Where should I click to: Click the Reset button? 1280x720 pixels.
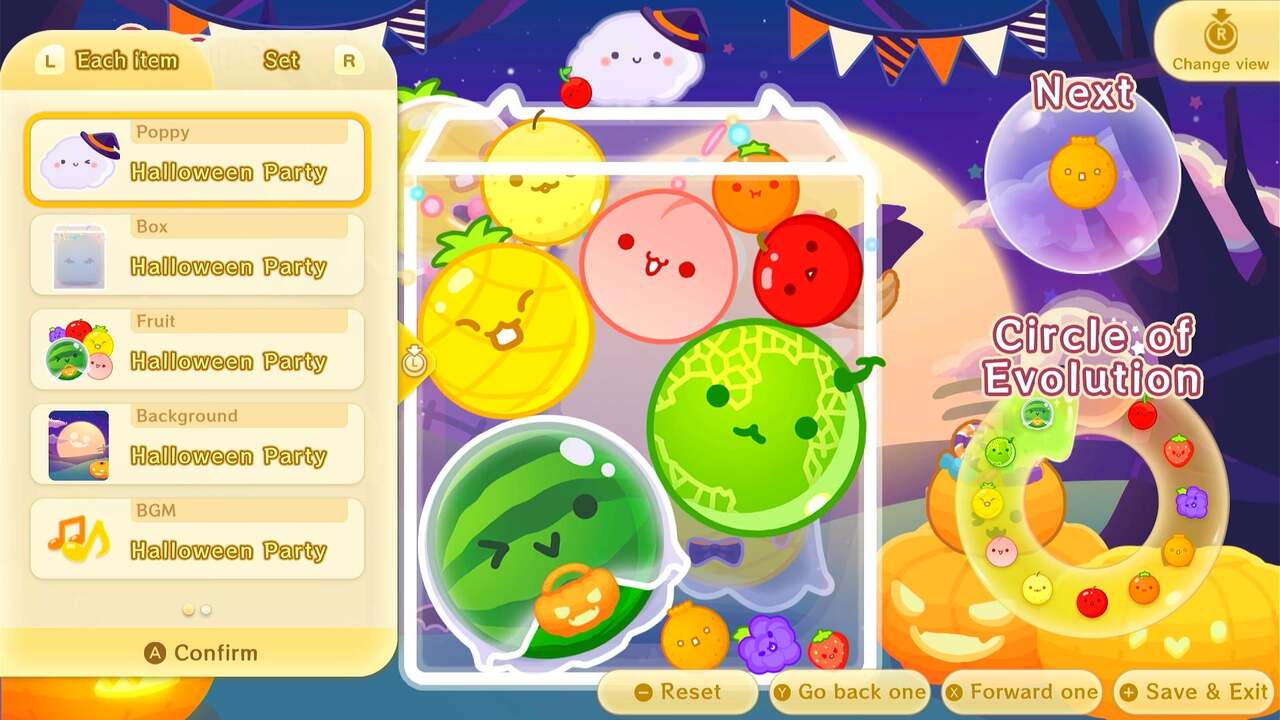tap(678, 691)
